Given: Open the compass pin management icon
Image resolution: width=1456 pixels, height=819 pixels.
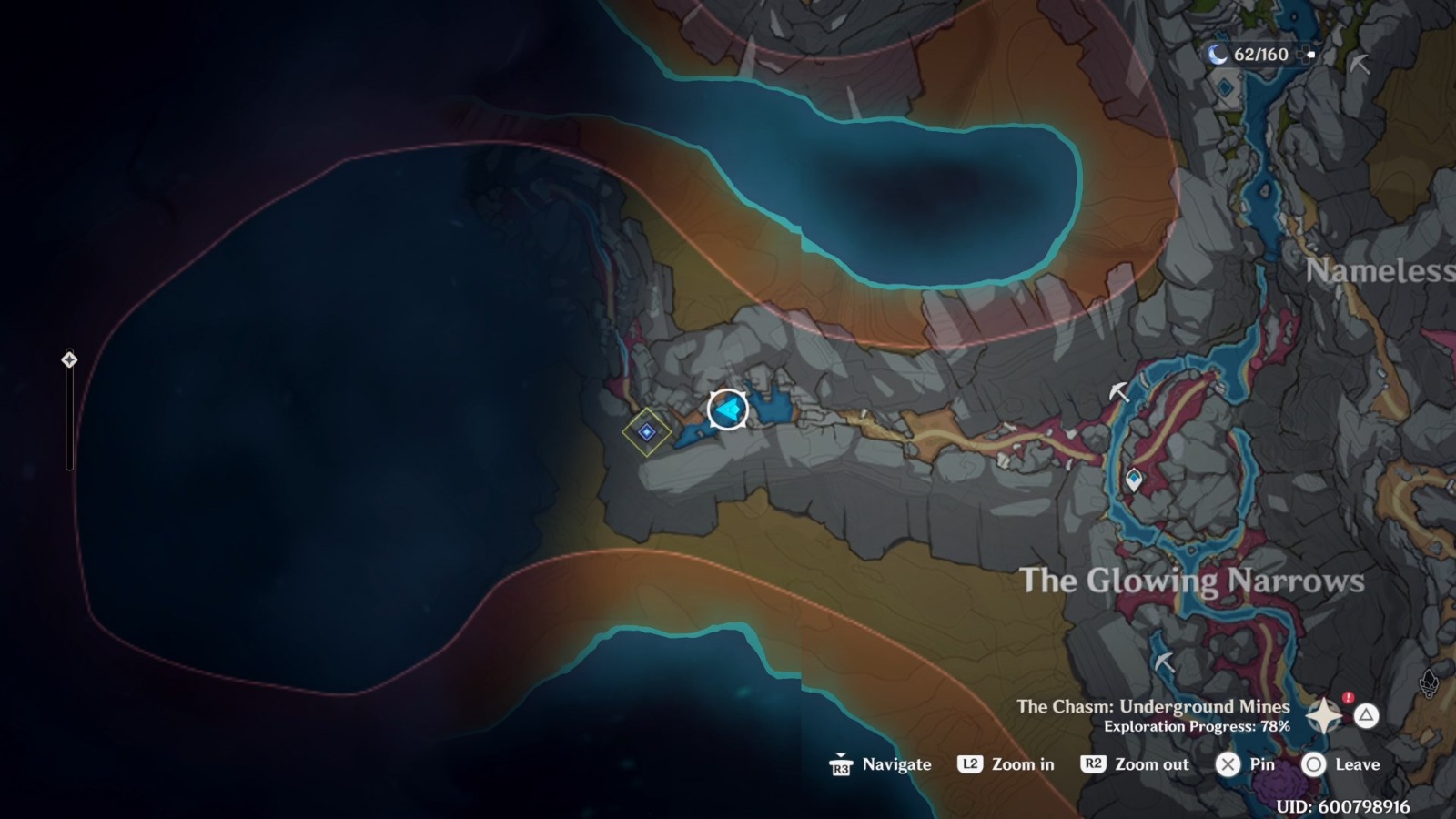Looking at the screenshot, I should pos(1324,716).
